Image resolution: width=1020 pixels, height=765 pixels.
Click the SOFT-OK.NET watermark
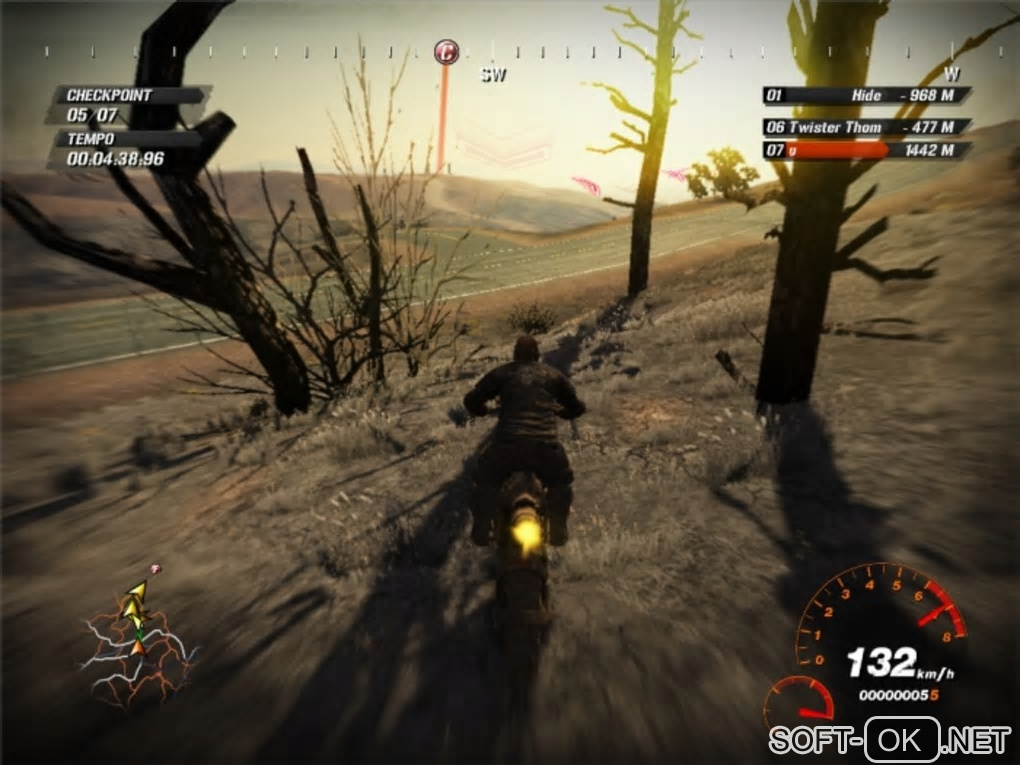(x=889, y=740)
